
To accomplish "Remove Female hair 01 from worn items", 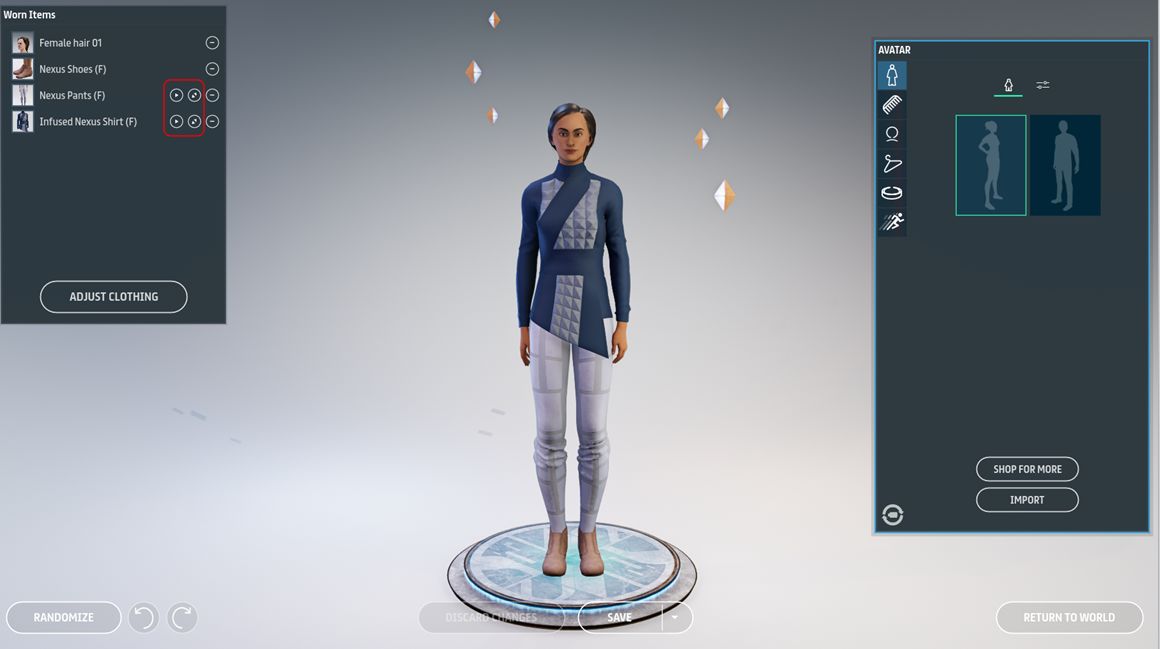I will coord(212,43).
